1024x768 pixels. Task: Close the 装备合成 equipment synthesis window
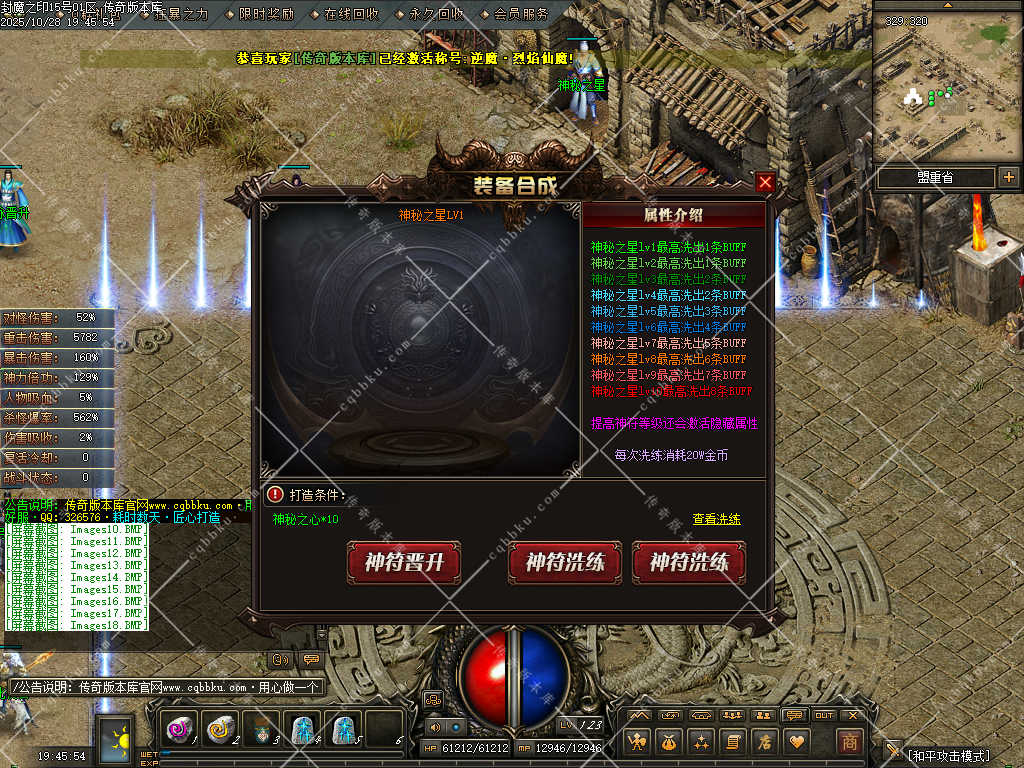point(765,182)
